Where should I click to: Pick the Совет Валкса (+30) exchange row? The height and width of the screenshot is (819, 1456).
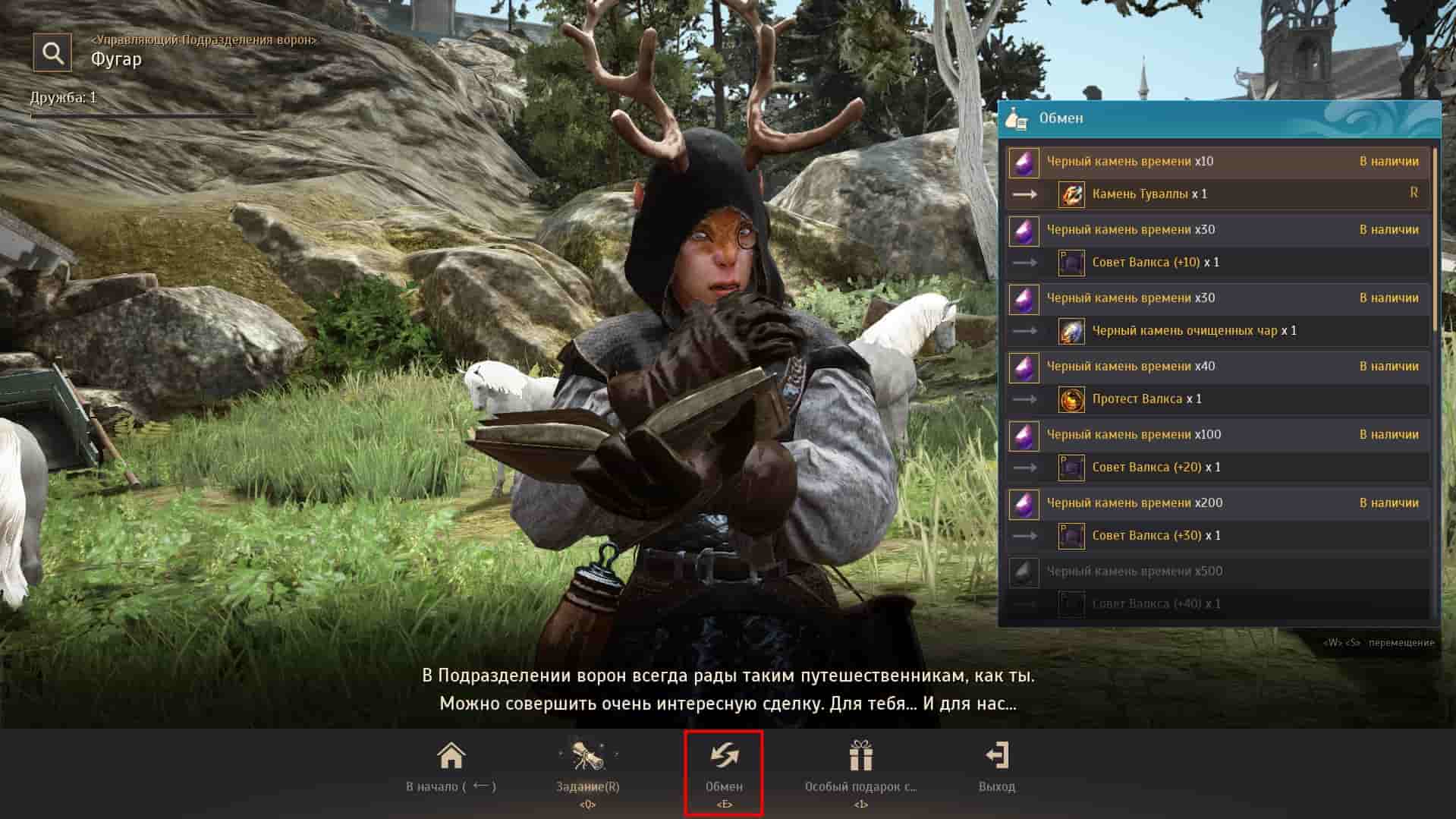coord(1156,536)
